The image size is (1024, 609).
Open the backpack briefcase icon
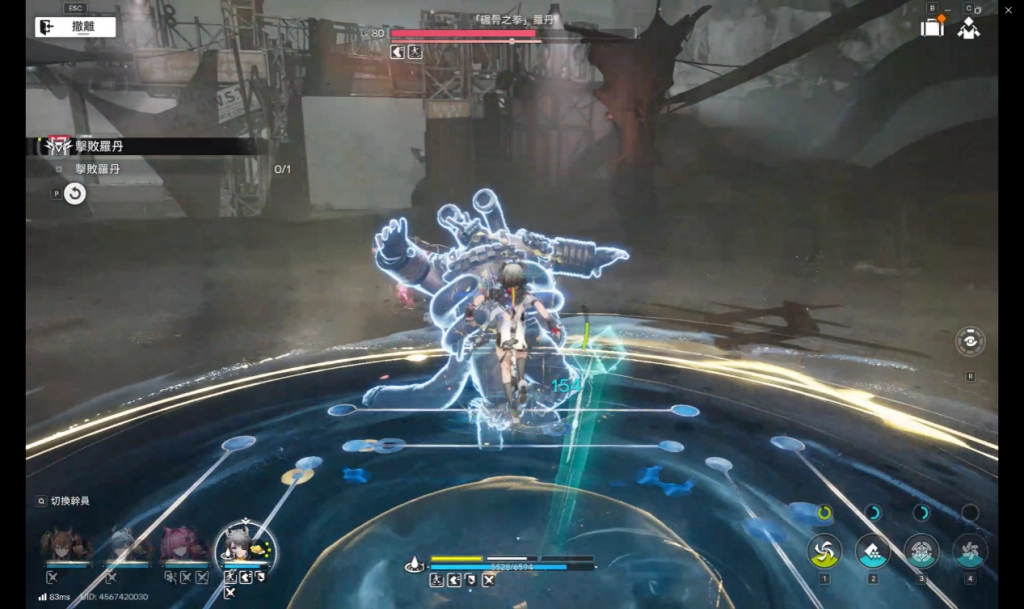click(x=932, y=27)
